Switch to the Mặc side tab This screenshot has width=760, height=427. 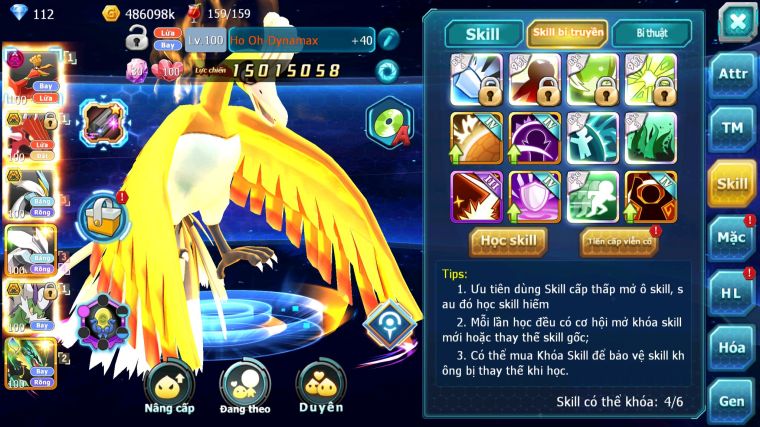coord(732,238)
